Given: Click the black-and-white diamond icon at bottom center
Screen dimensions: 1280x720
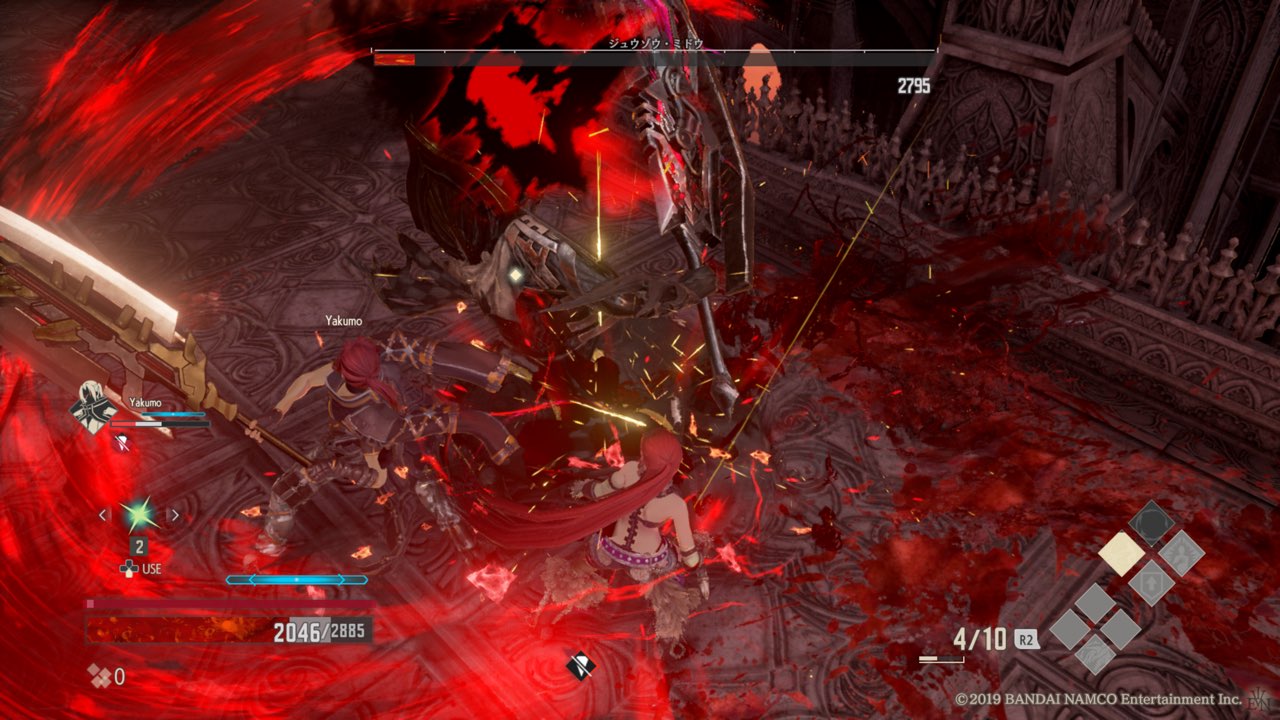Looking at the screenshot, I should [579, 664].
